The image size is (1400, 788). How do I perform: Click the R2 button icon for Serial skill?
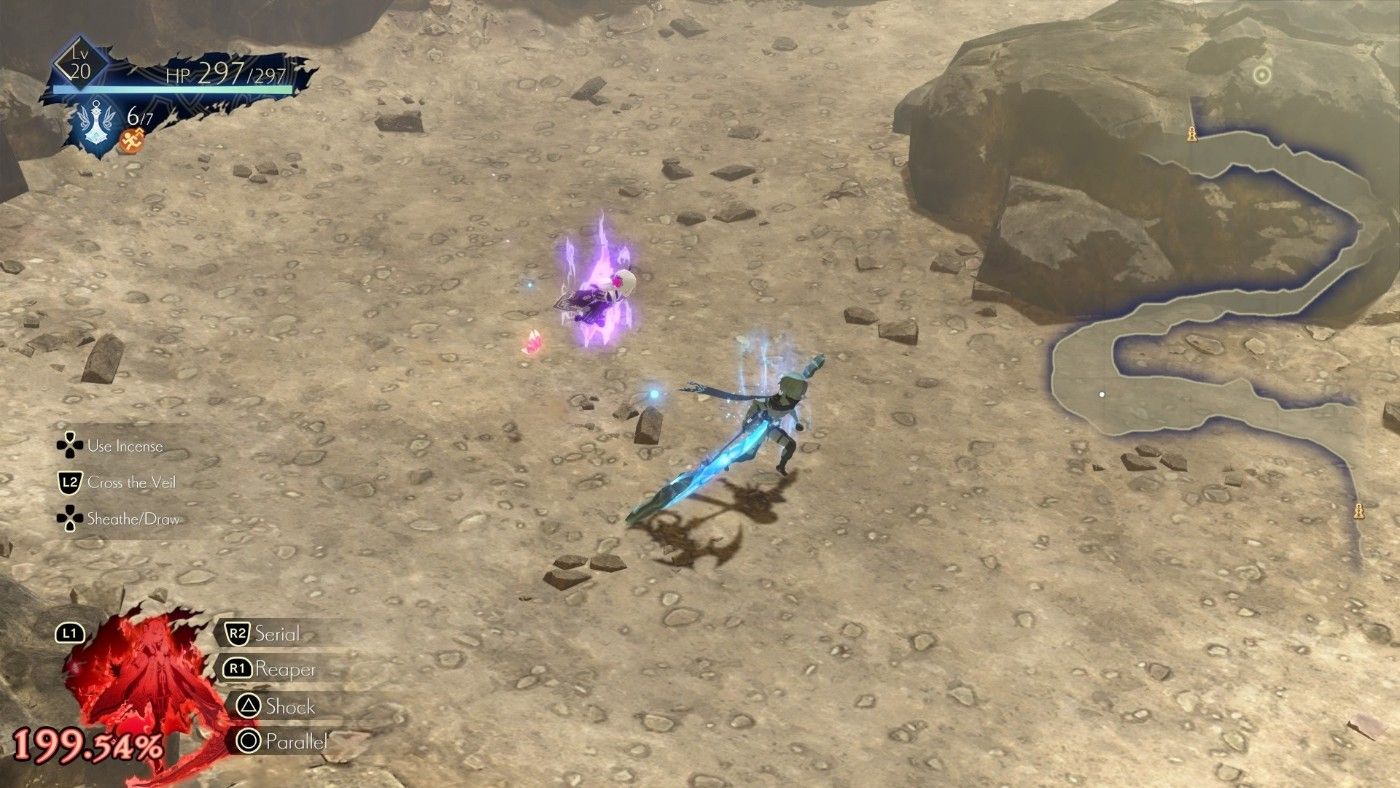(x=240, y=633)
